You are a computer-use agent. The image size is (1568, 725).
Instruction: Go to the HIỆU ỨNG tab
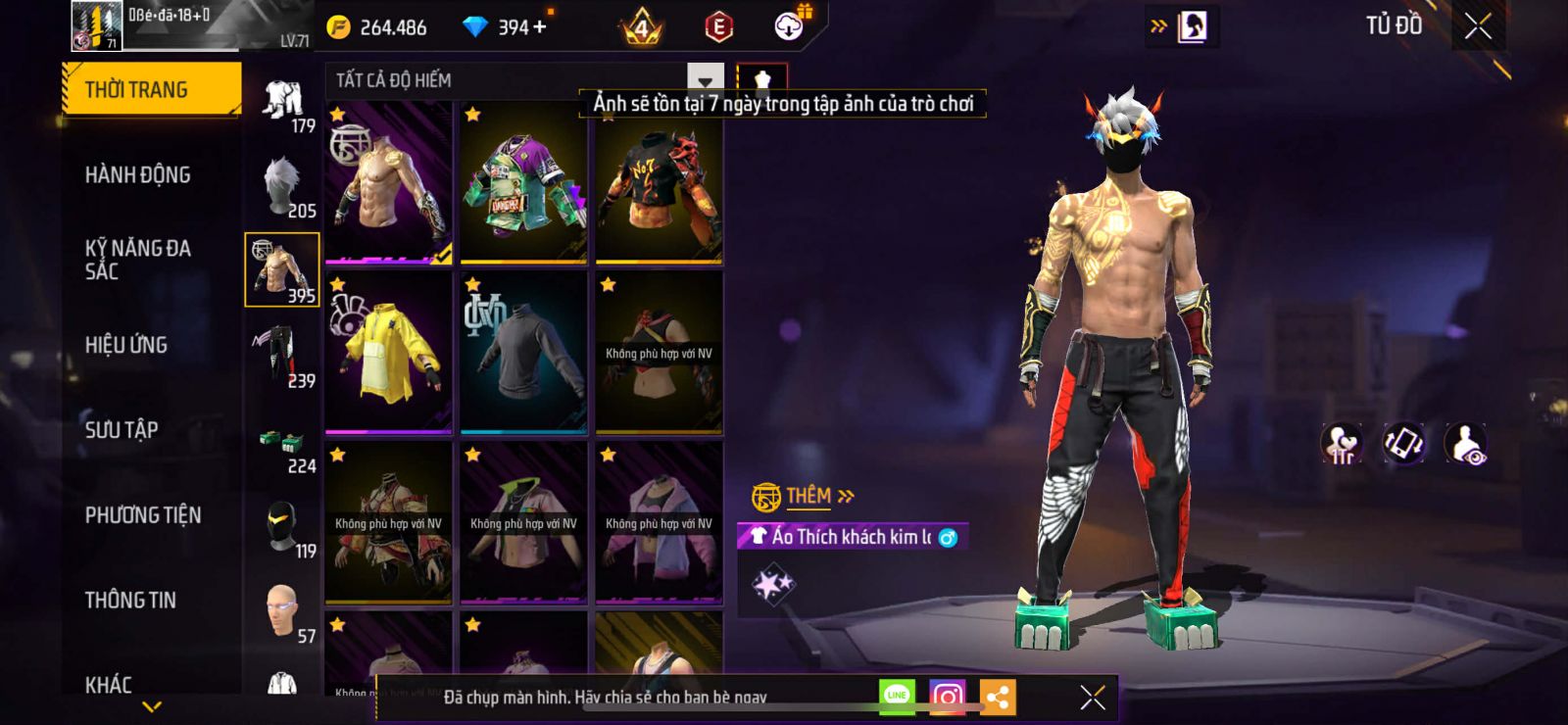pos(126,345)
